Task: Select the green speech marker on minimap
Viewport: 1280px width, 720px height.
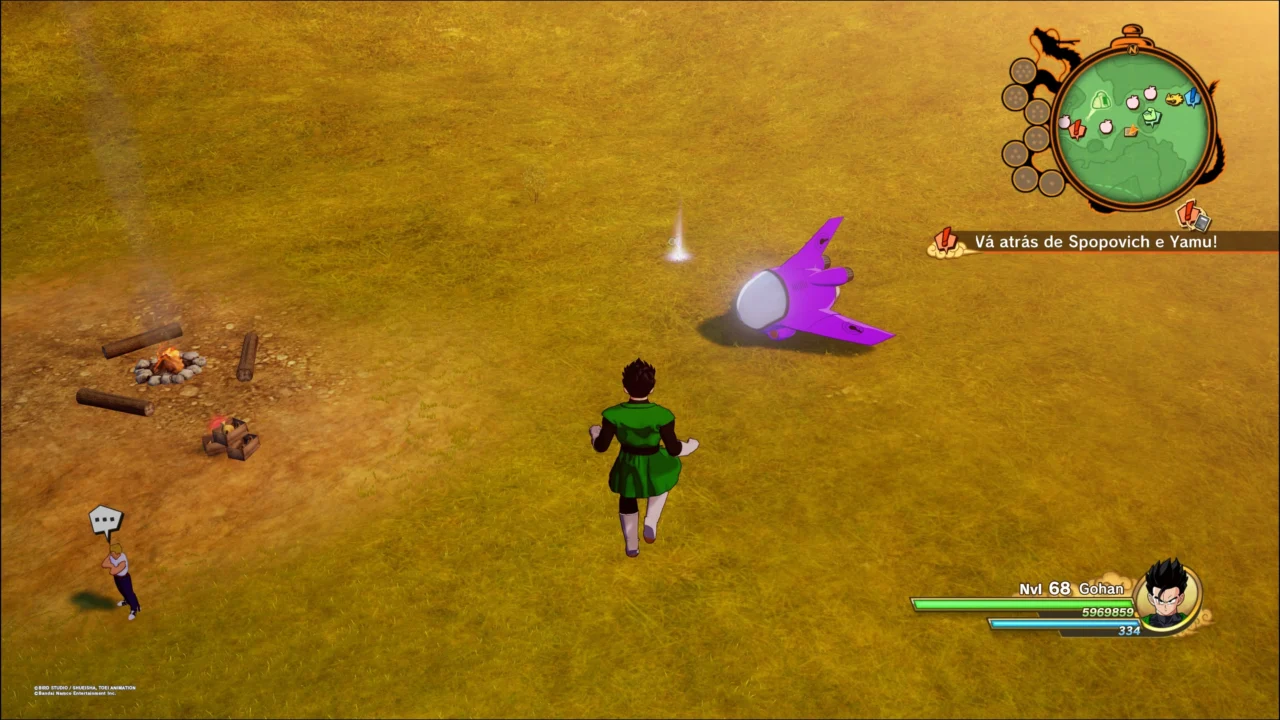Action: 1152,117
